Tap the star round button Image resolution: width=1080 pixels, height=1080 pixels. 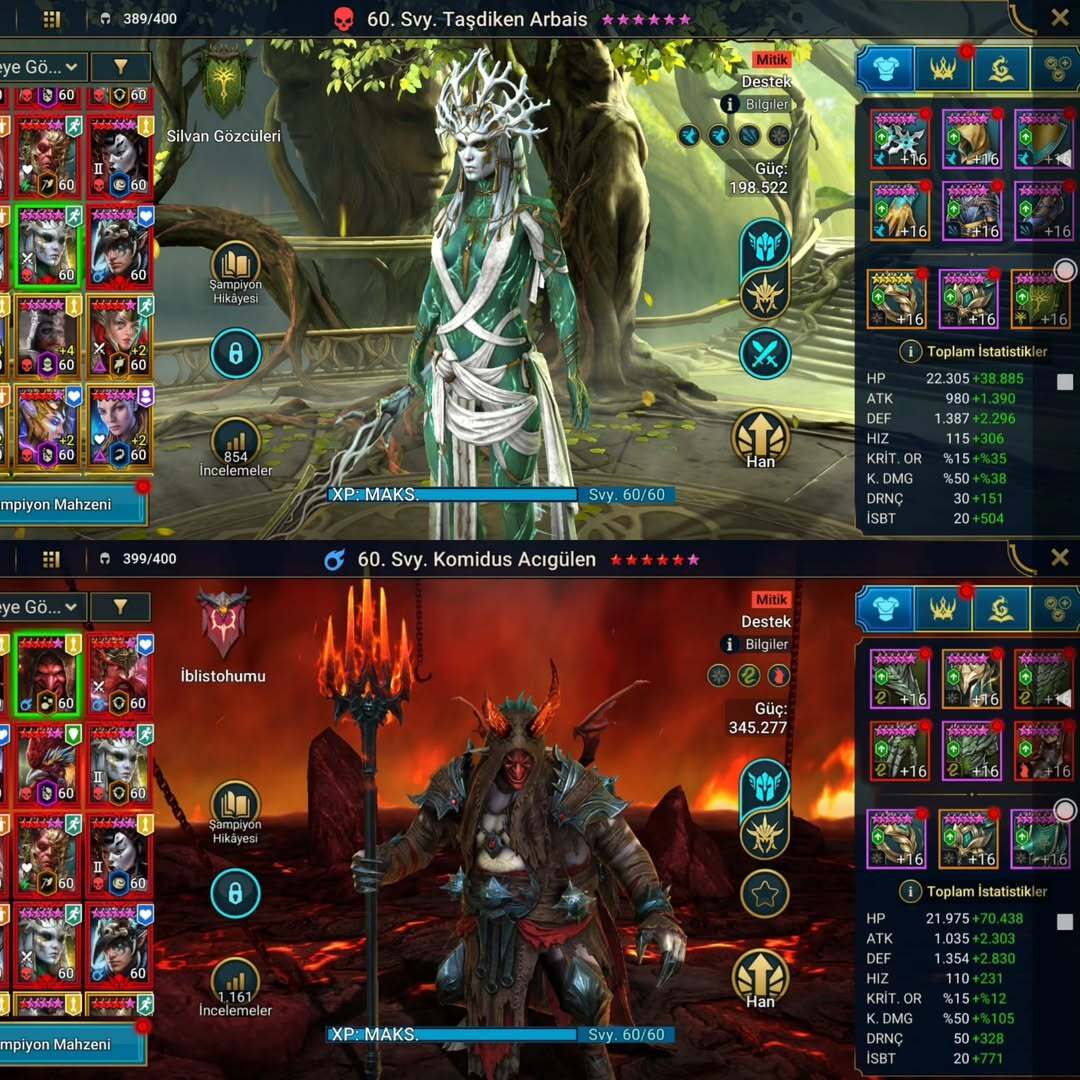765,893
